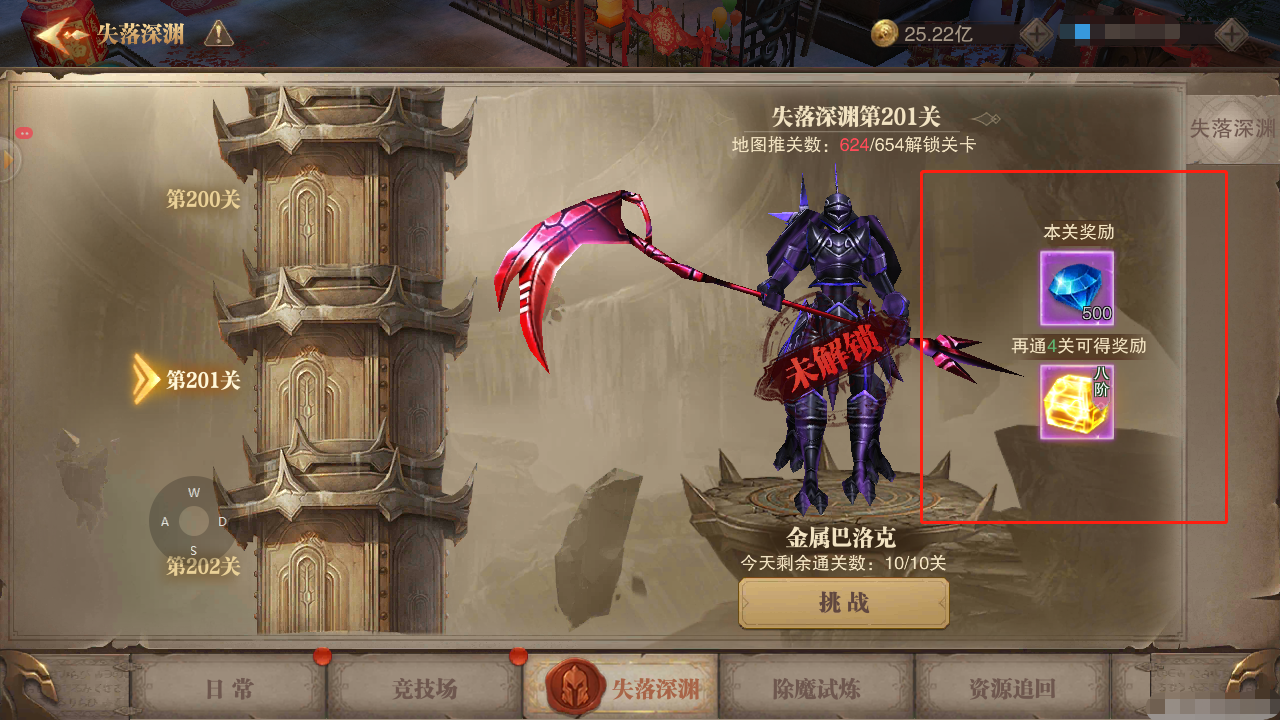Click the red notification dot above 竞技场 tab
This screenshot has width=1280, height=720.
tap(518, 658)
